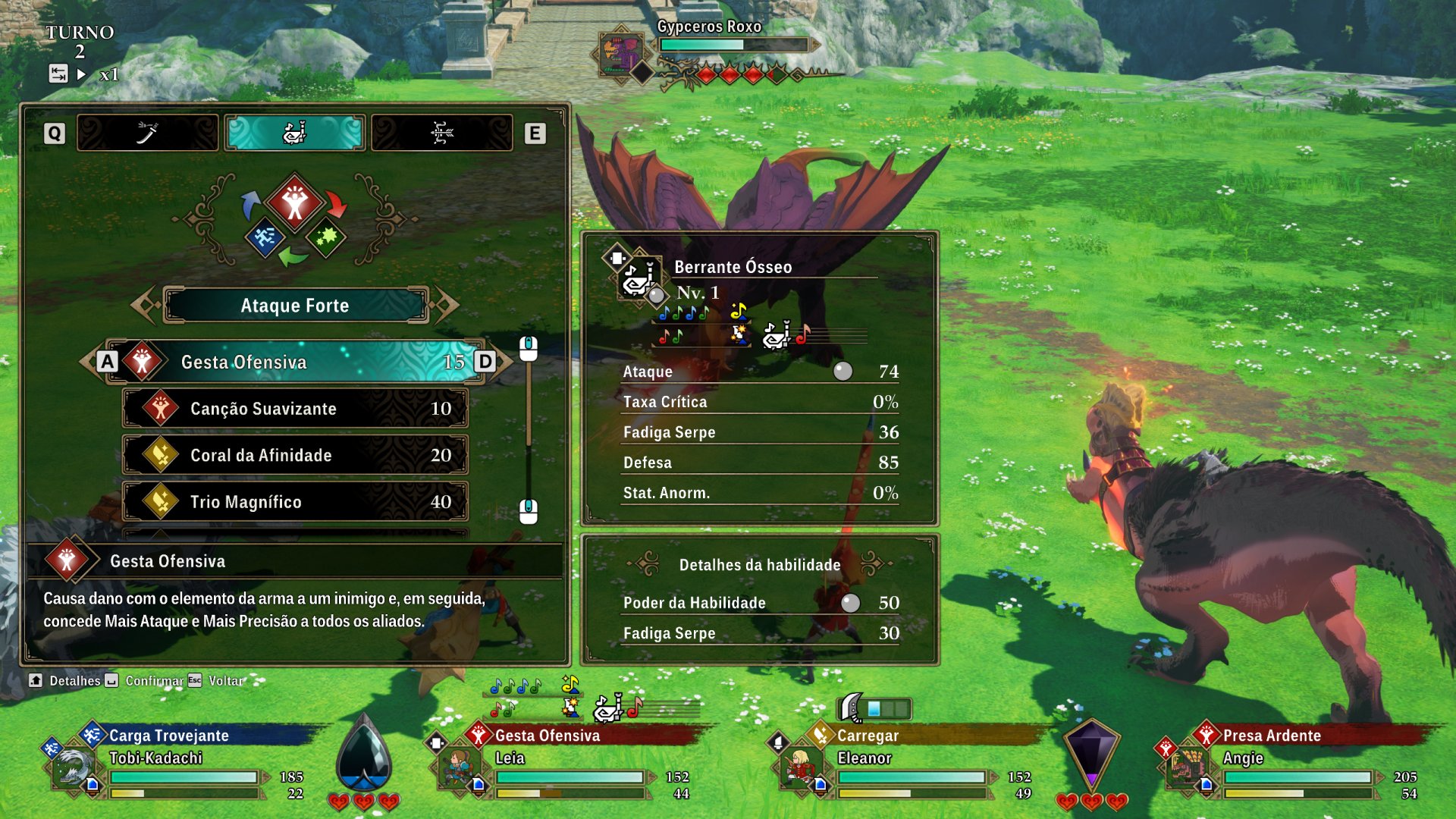The image size is (1456, 819).
Task: Click the red attack buff diamond icon
Action: (x=294, y=201)
